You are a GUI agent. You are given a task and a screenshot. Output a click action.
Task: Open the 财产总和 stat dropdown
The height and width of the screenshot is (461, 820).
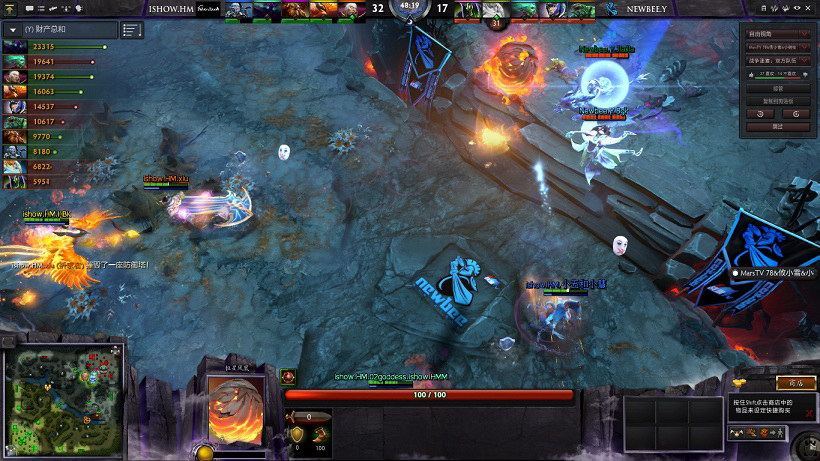pyautogui.click(x=13, y=30)
